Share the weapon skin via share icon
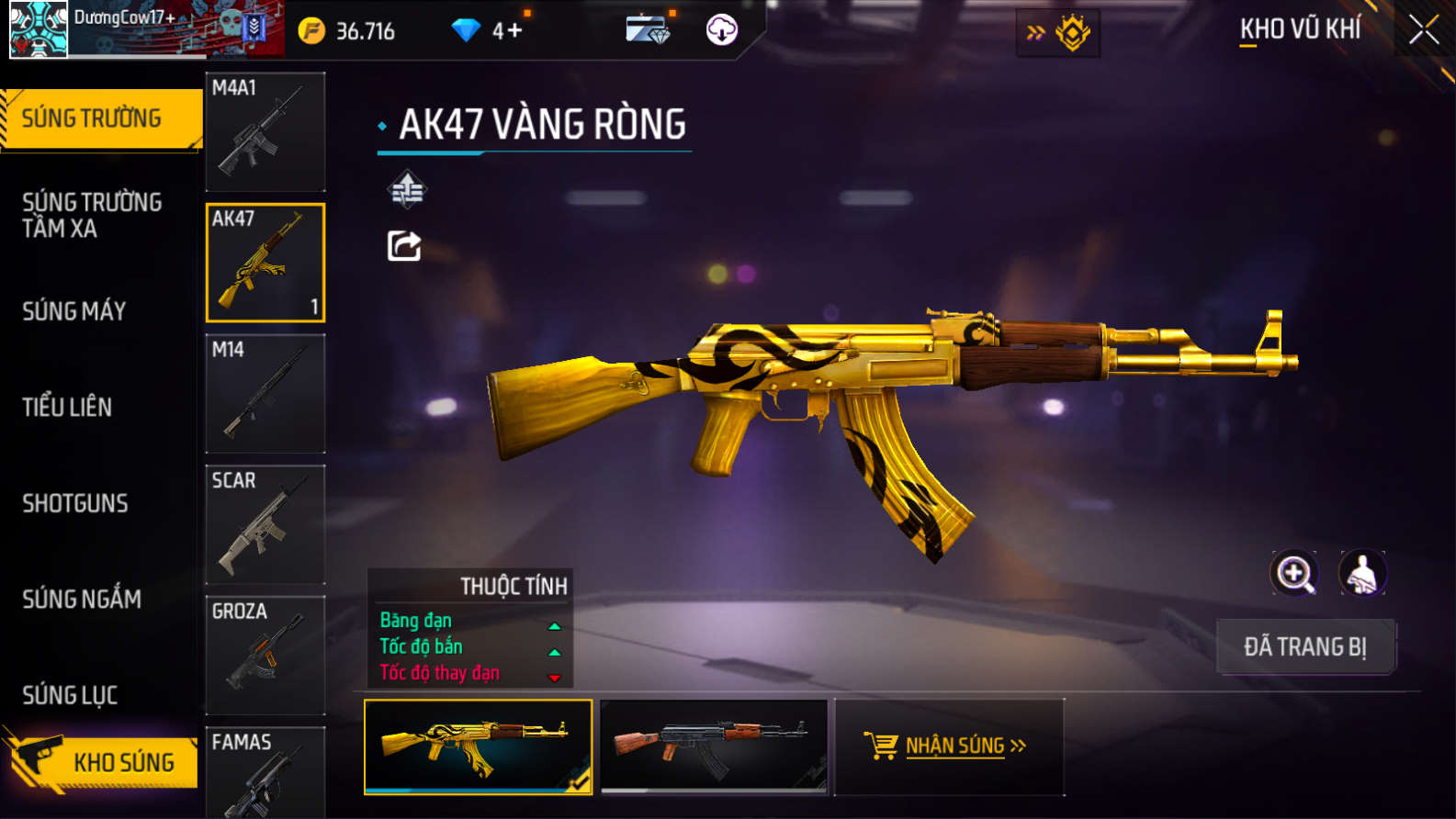This screenshot has width=1456, height=819. tap(404, 246)
